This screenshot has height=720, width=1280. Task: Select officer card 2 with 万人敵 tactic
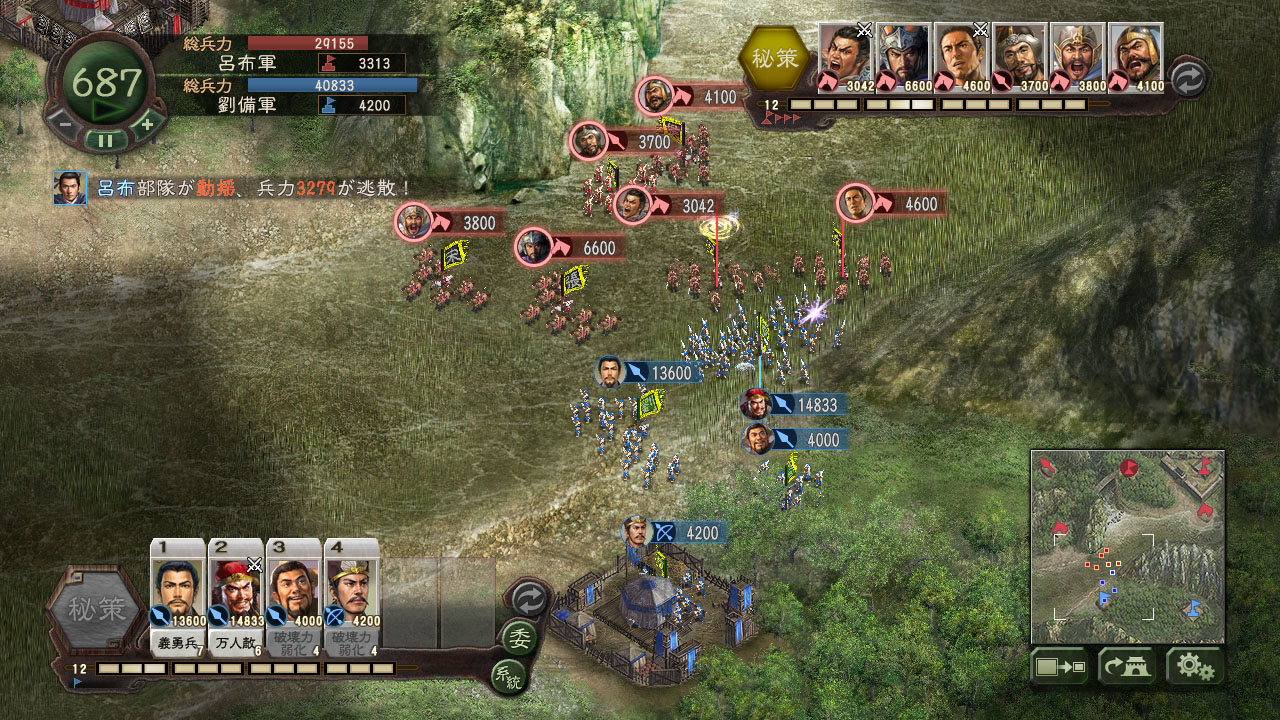236,595
